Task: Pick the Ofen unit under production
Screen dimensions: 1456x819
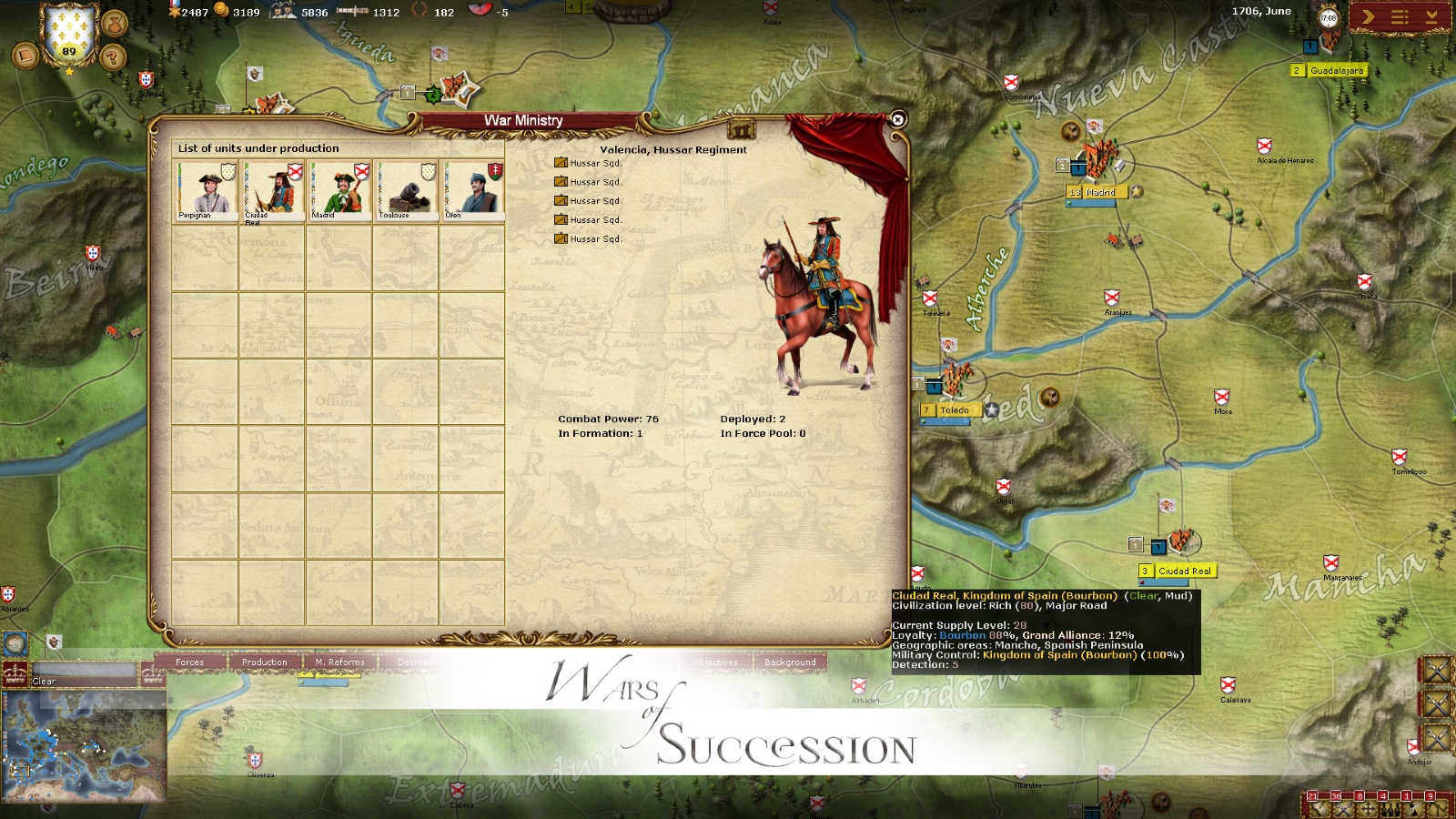Action: click(x=472, y=189)
